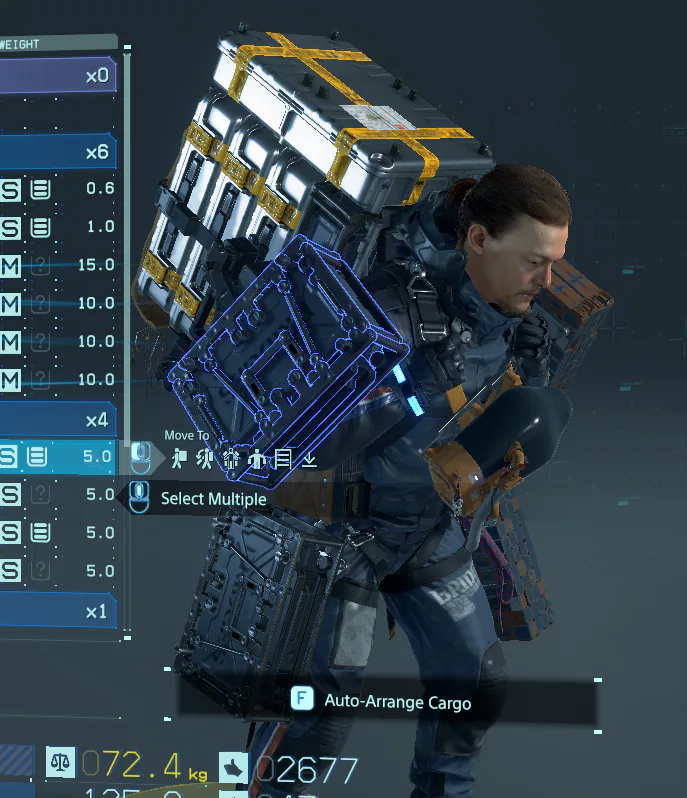The width and height of the screenshot is (687, 798).
Task: Move cargo to back using person-carrying-box icon
Action: tap(179, 459)
